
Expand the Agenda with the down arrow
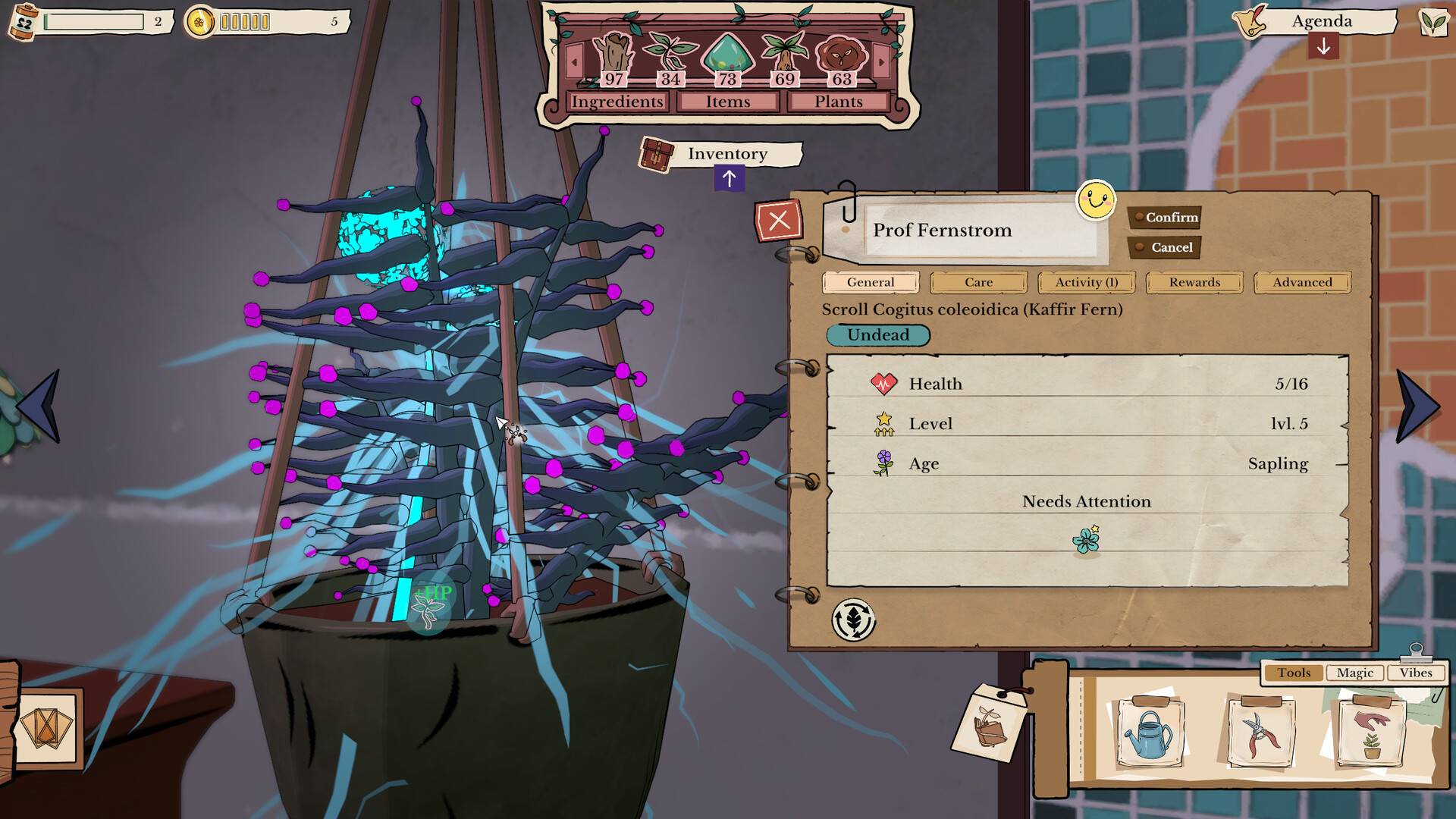point(1323,47)
